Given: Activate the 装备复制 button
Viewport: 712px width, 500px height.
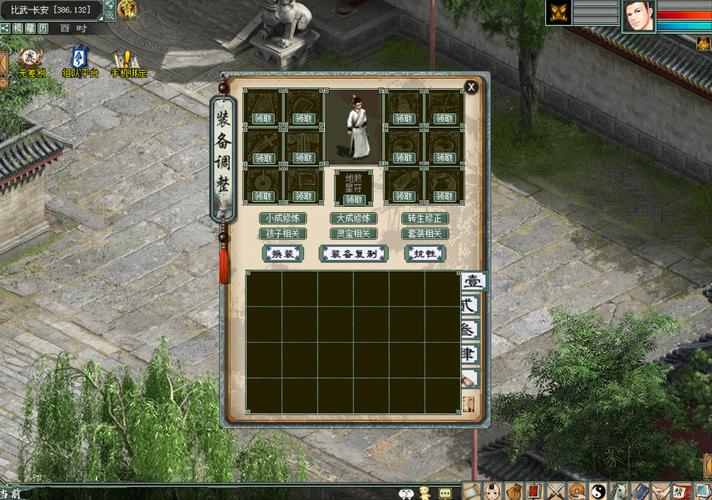Looking at the screenshot, I should tap(353, 254).
